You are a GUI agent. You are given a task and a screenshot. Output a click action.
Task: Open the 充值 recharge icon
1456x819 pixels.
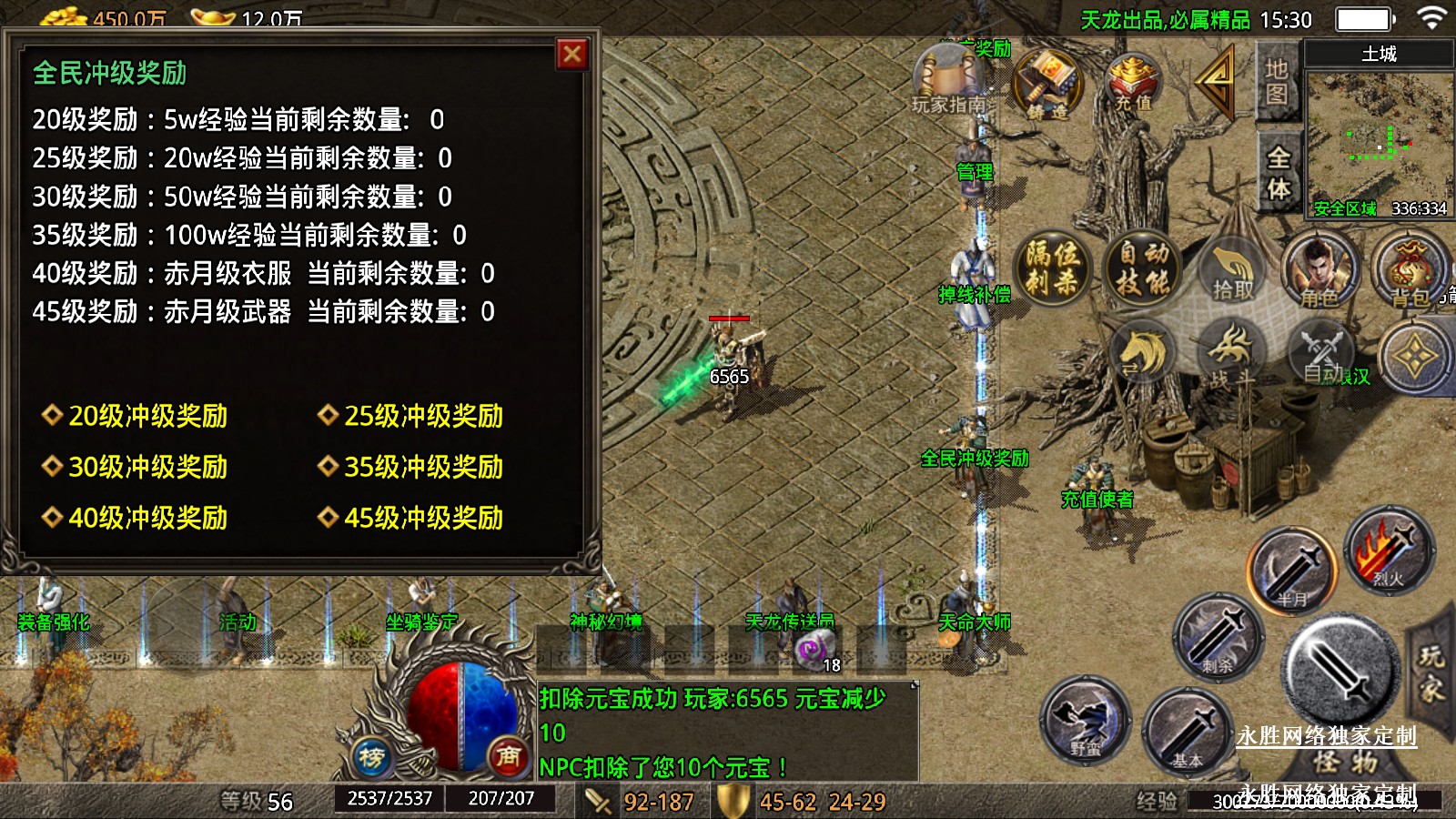point(1133,83)
